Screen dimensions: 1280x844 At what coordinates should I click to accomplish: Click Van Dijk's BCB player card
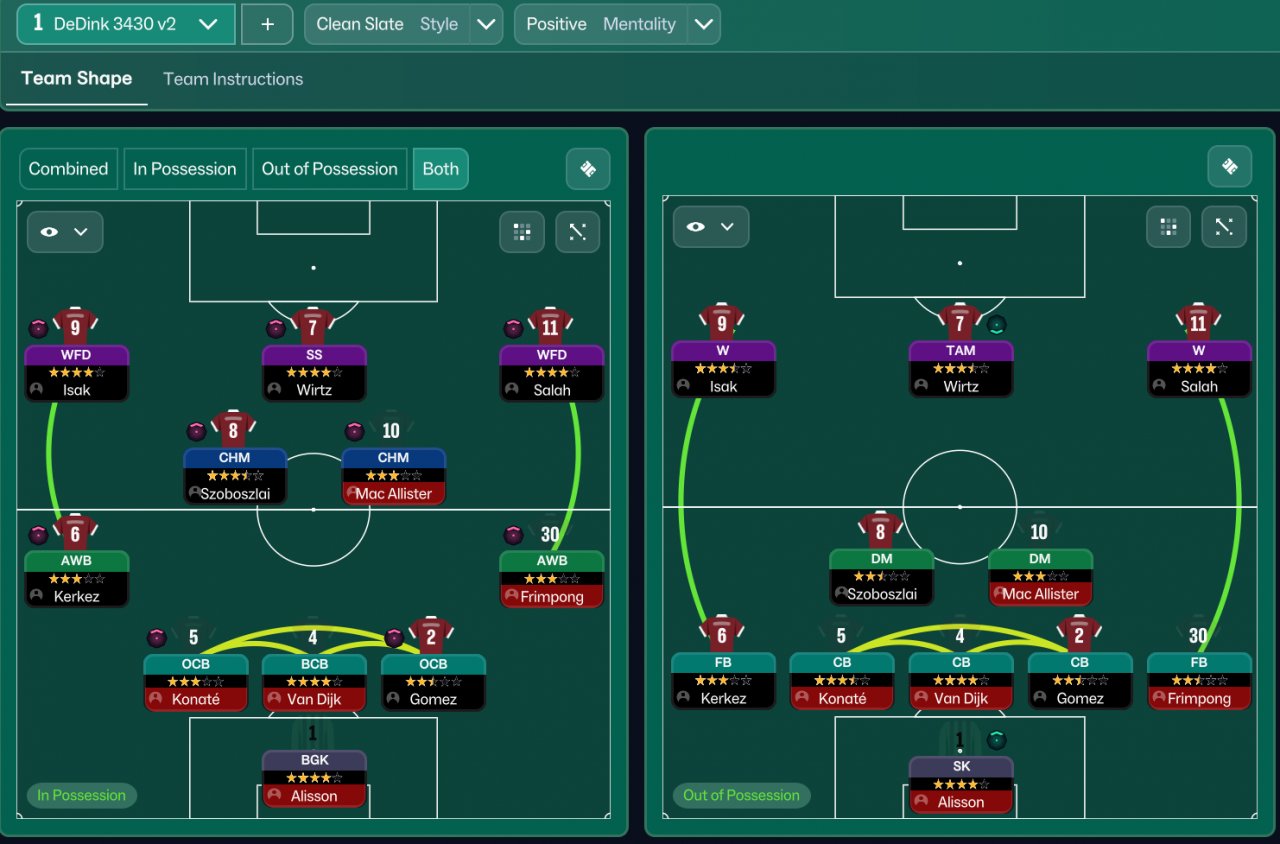pos(314,682)
